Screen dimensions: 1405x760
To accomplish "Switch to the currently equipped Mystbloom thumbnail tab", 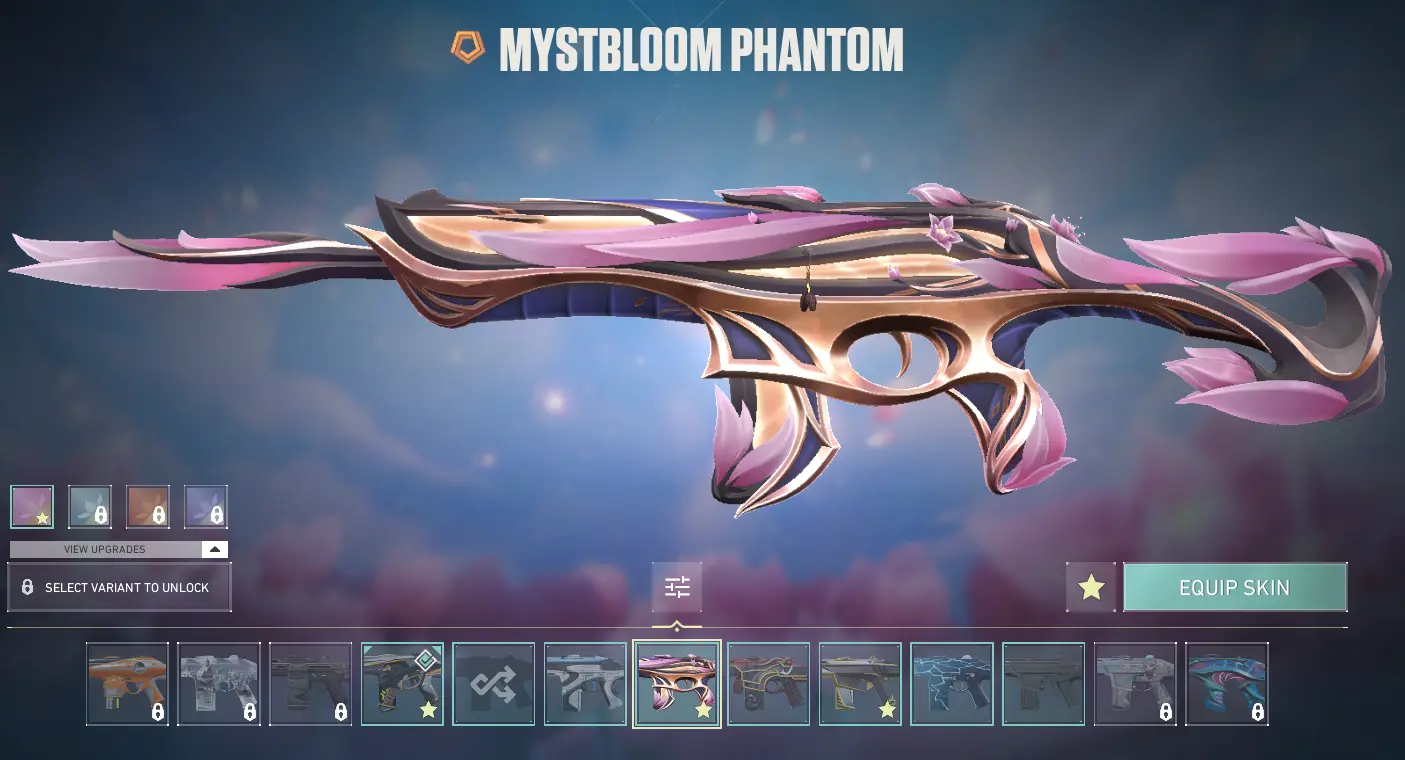I will [x=677, y=684].
